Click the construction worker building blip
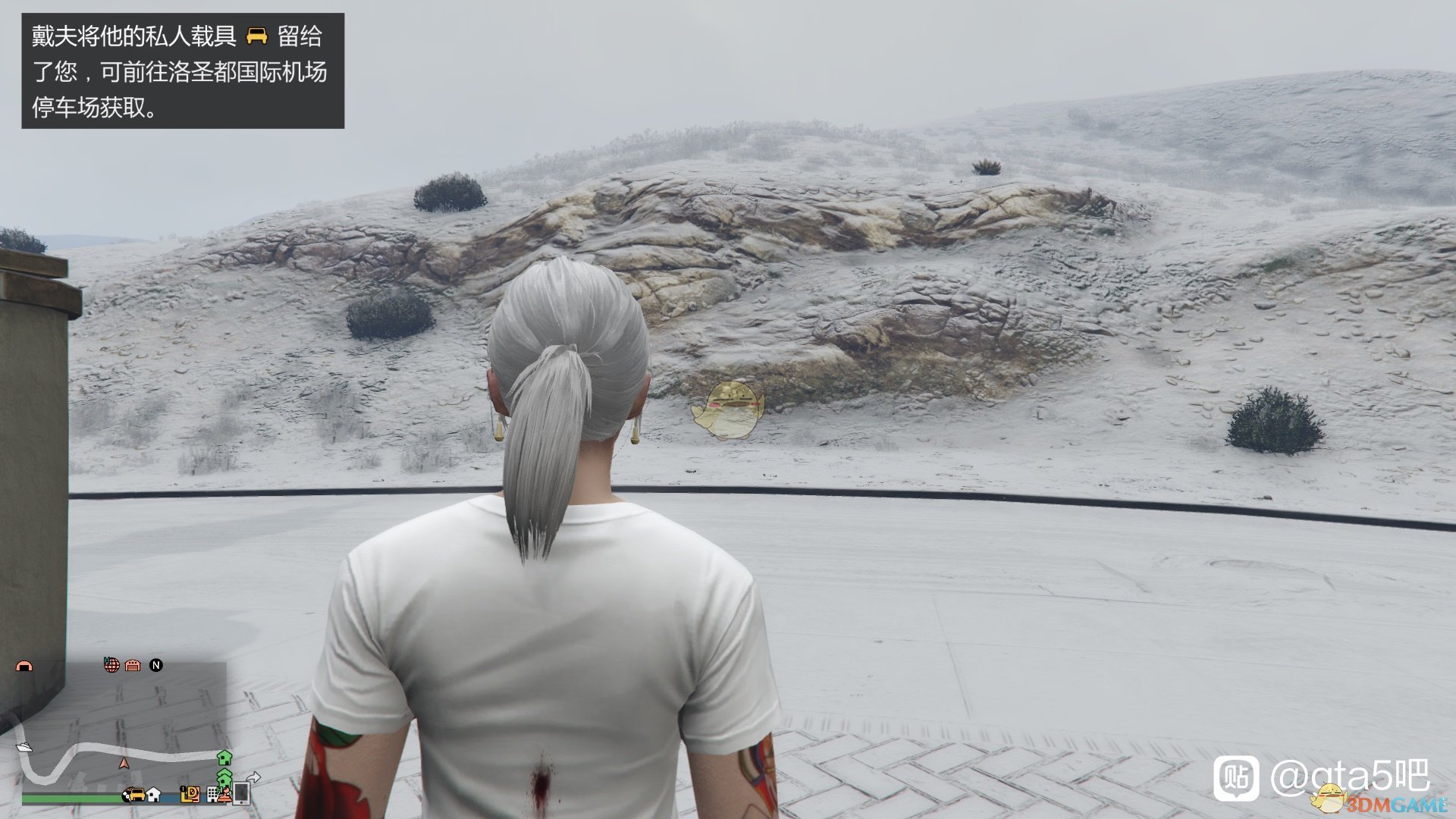Image resolution: width=1456 pixels, height=819 pixels. [x=224, y=795]
